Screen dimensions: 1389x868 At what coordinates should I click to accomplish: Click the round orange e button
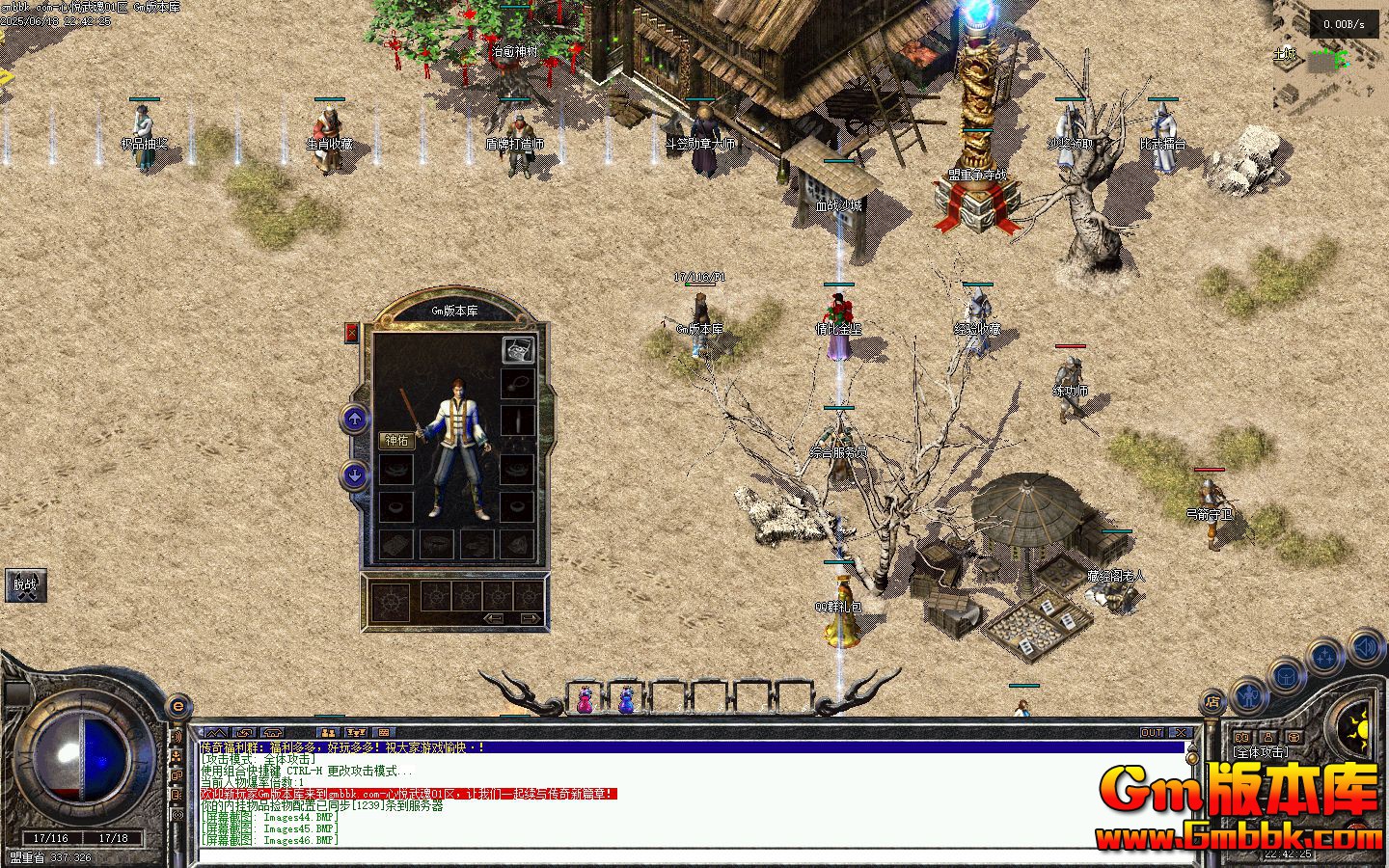(x=177, y=706)
